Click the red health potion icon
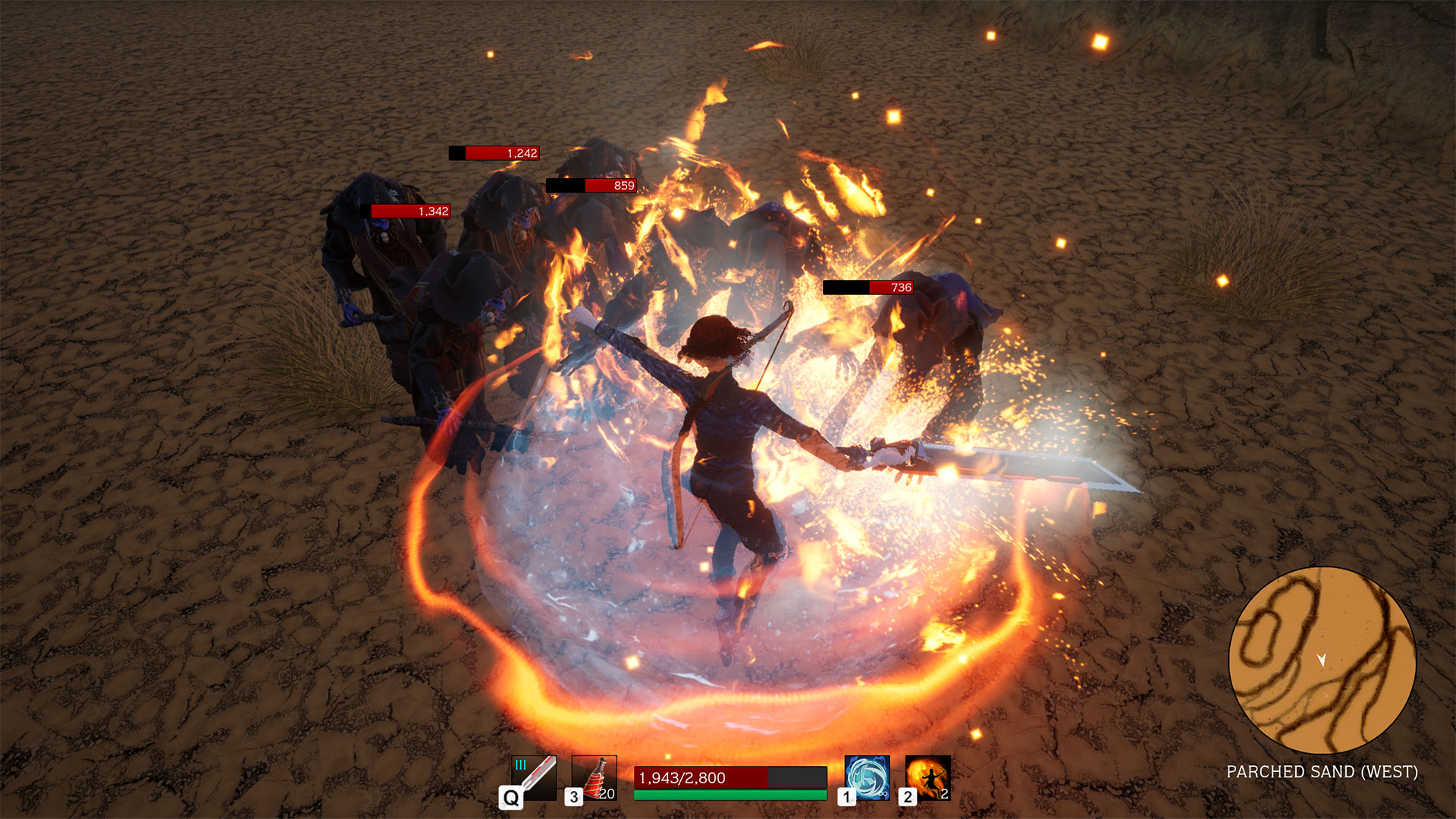The image size is (1456, 819). pyautogui.click(x=595, y=780)
